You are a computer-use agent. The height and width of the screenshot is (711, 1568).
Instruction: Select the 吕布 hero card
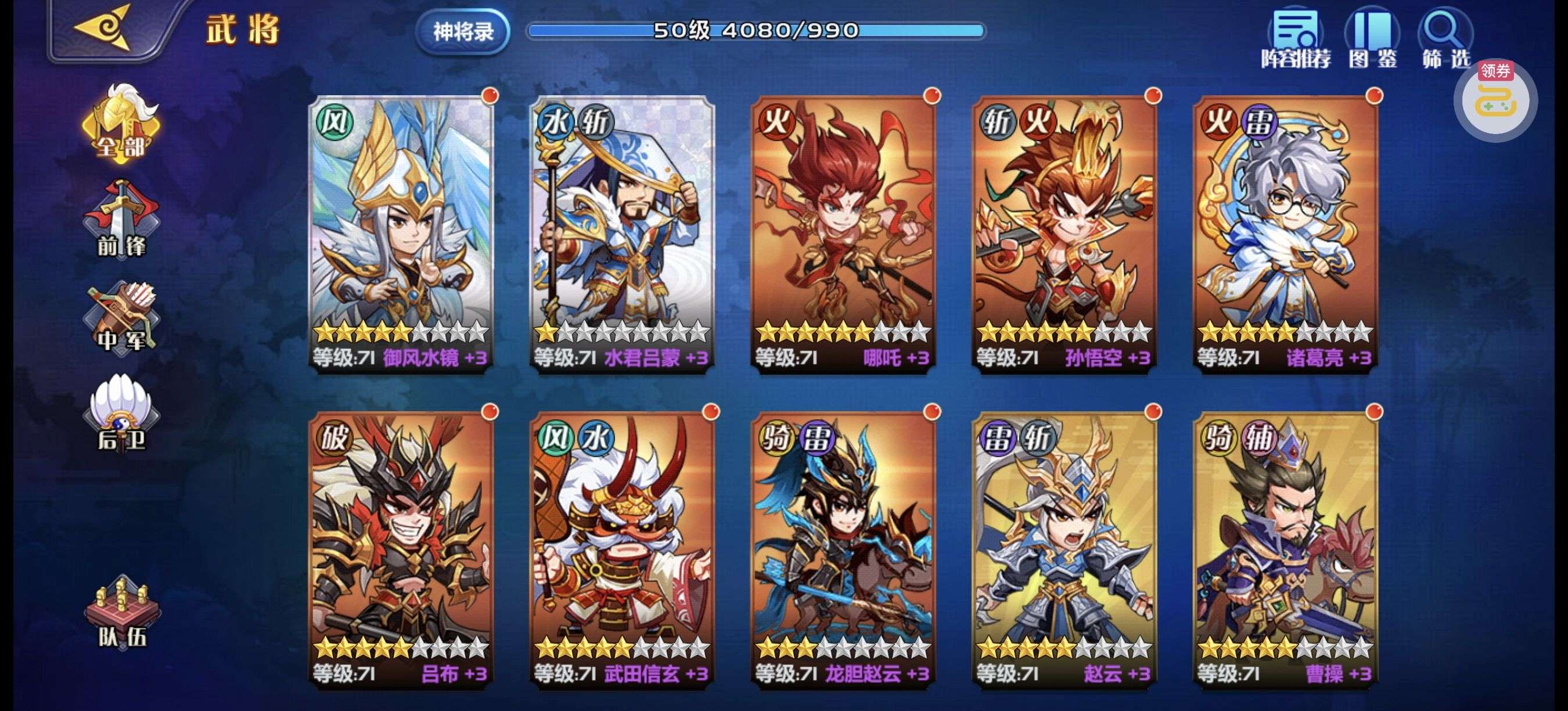[x=402, y=548]
